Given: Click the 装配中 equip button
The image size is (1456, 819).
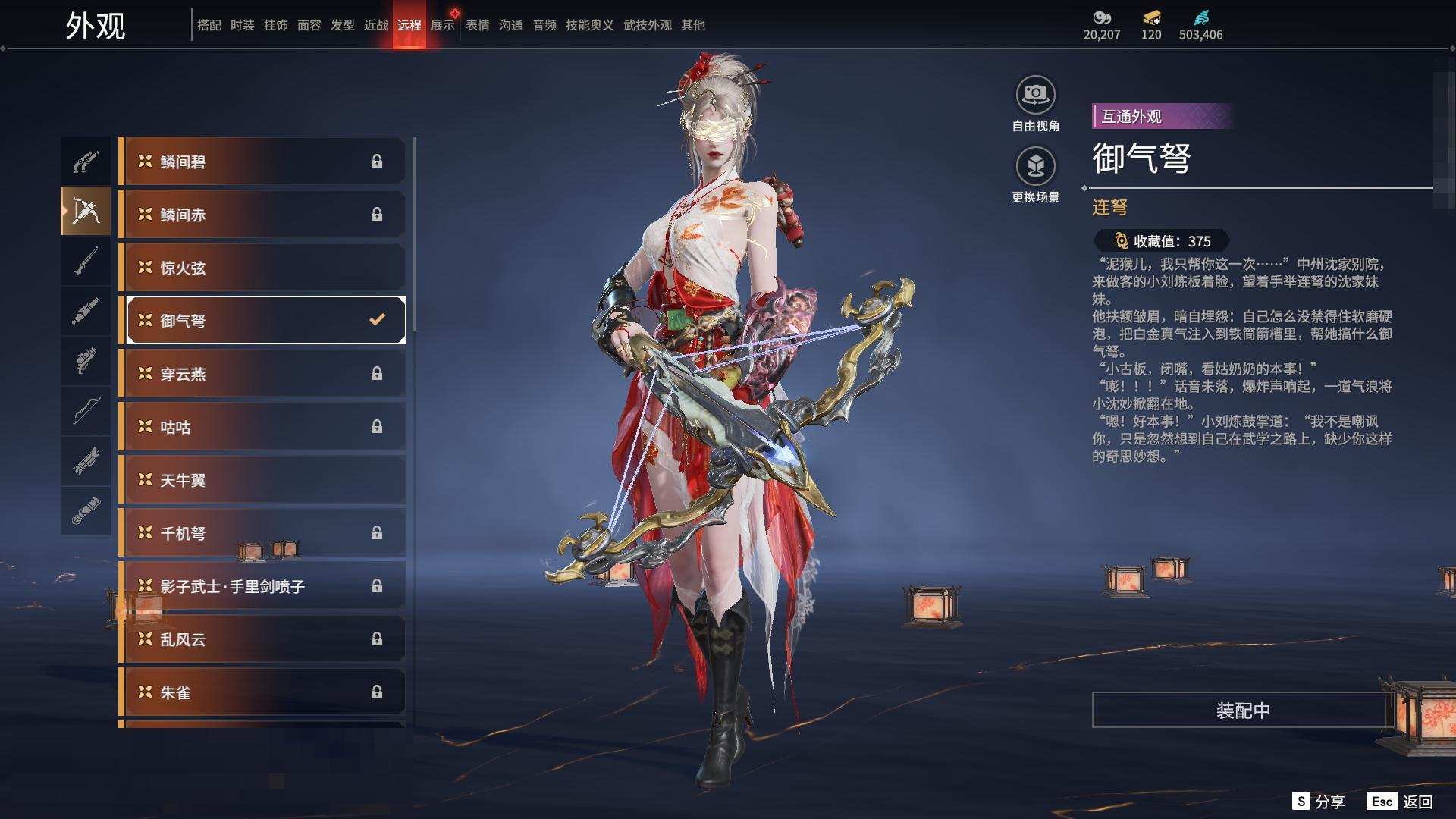Looking at the screenshot, I should [x=1242, y=710].
